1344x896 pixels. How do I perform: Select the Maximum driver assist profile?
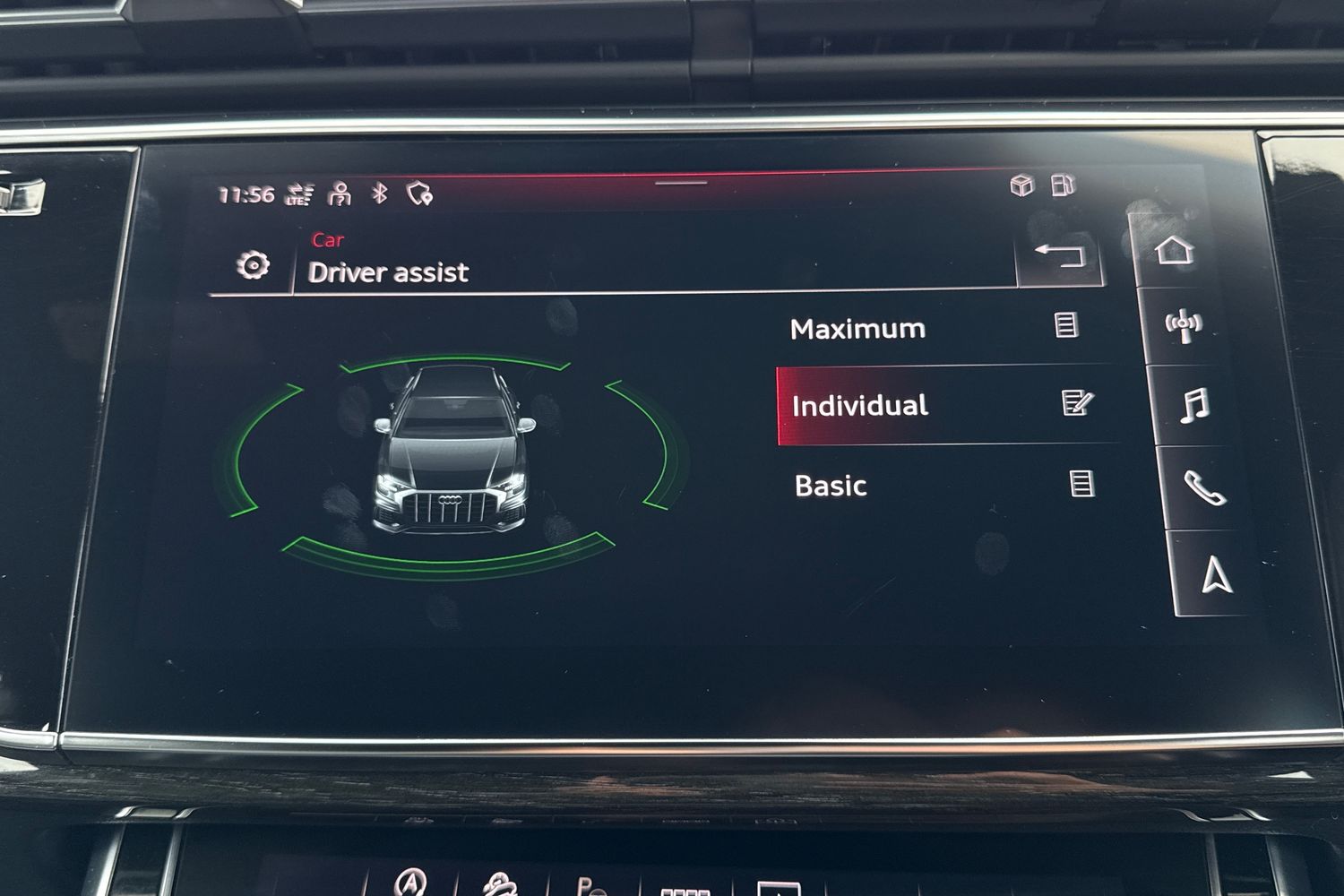point(857,329)
